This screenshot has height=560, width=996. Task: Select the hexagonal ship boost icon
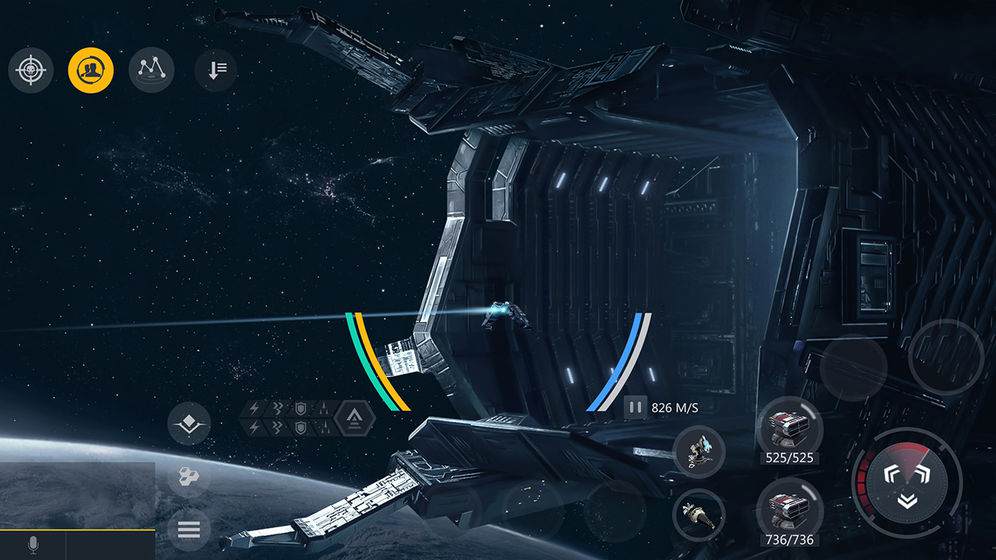pos(354,419)
